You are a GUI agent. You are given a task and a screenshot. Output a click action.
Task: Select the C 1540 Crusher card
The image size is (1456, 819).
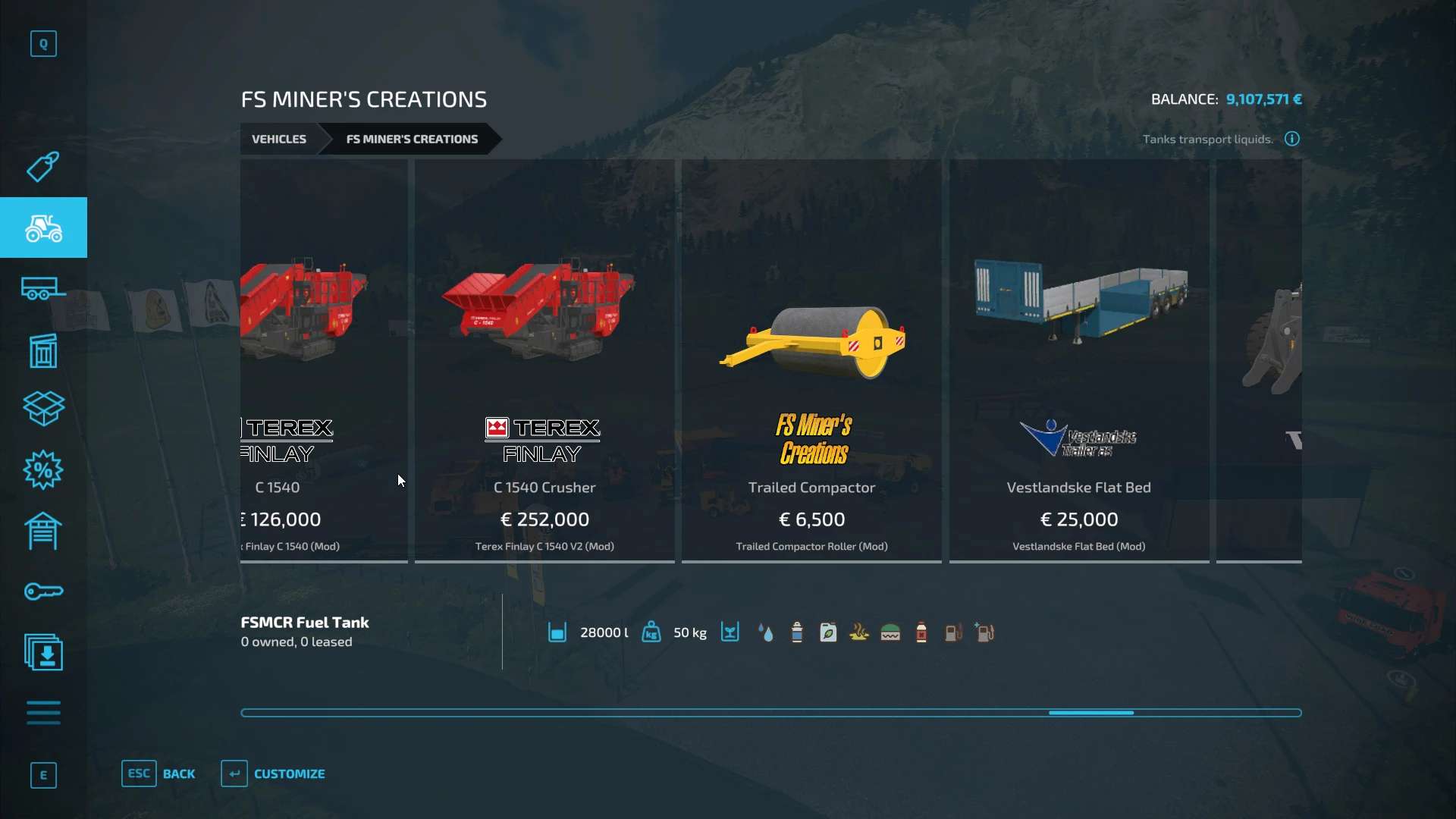coord(544,361)
